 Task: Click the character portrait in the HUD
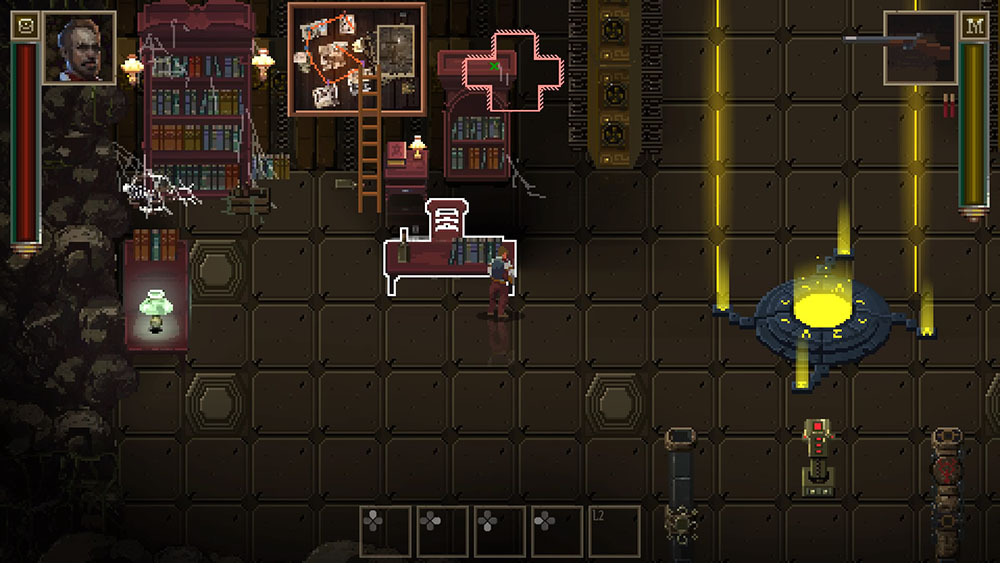pyautogui.click(x=79, y=47)
